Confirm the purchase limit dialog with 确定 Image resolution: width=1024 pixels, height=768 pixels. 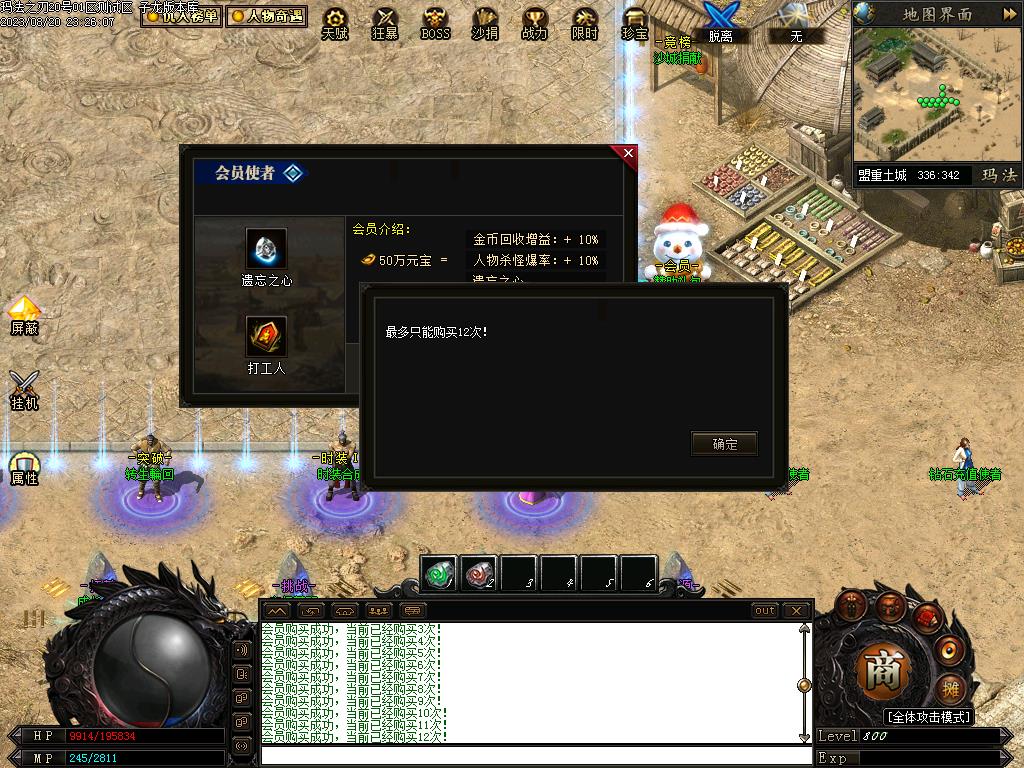point(724,444)
